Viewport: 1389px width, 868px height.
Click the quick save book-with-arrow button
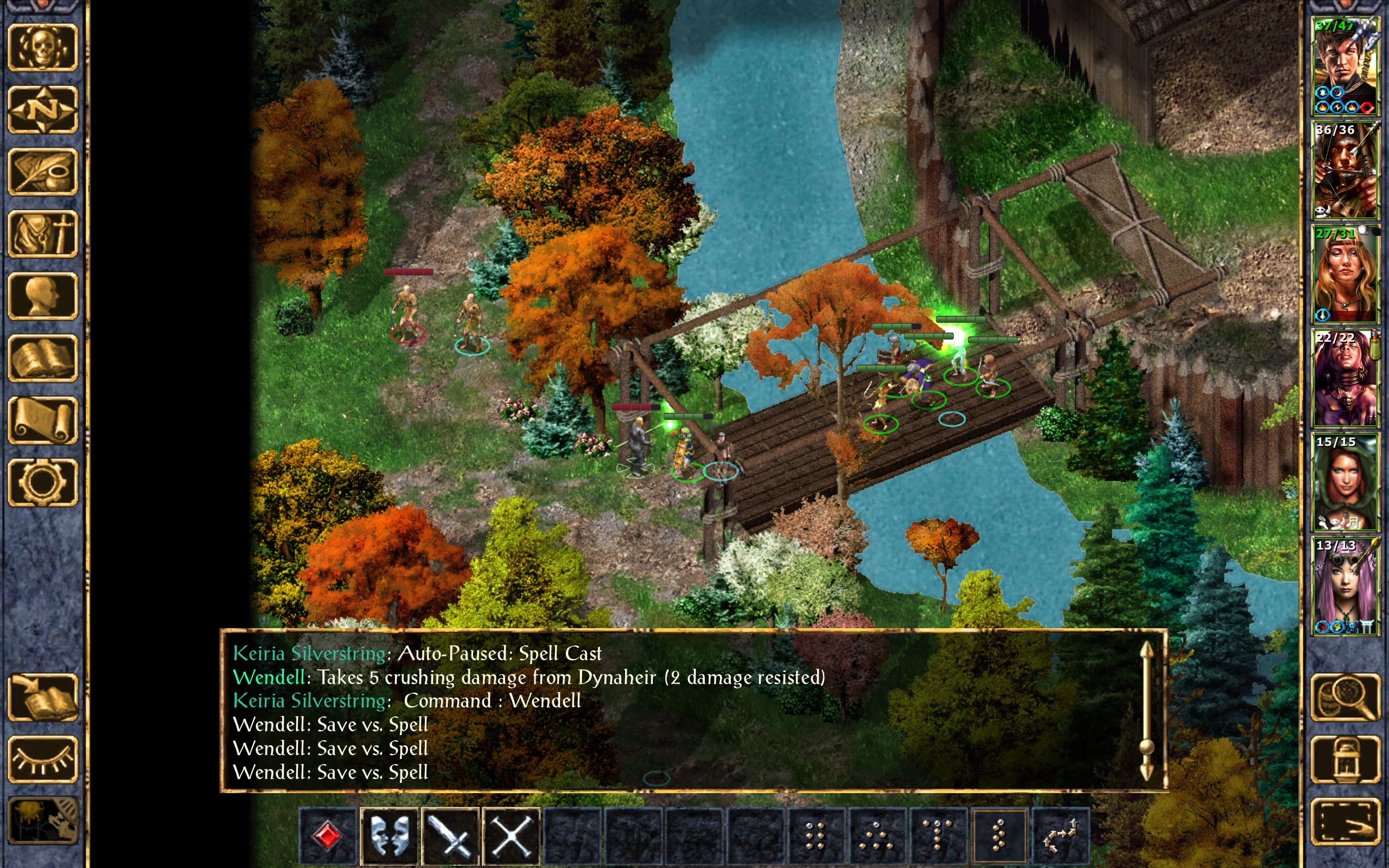point(42,697)
